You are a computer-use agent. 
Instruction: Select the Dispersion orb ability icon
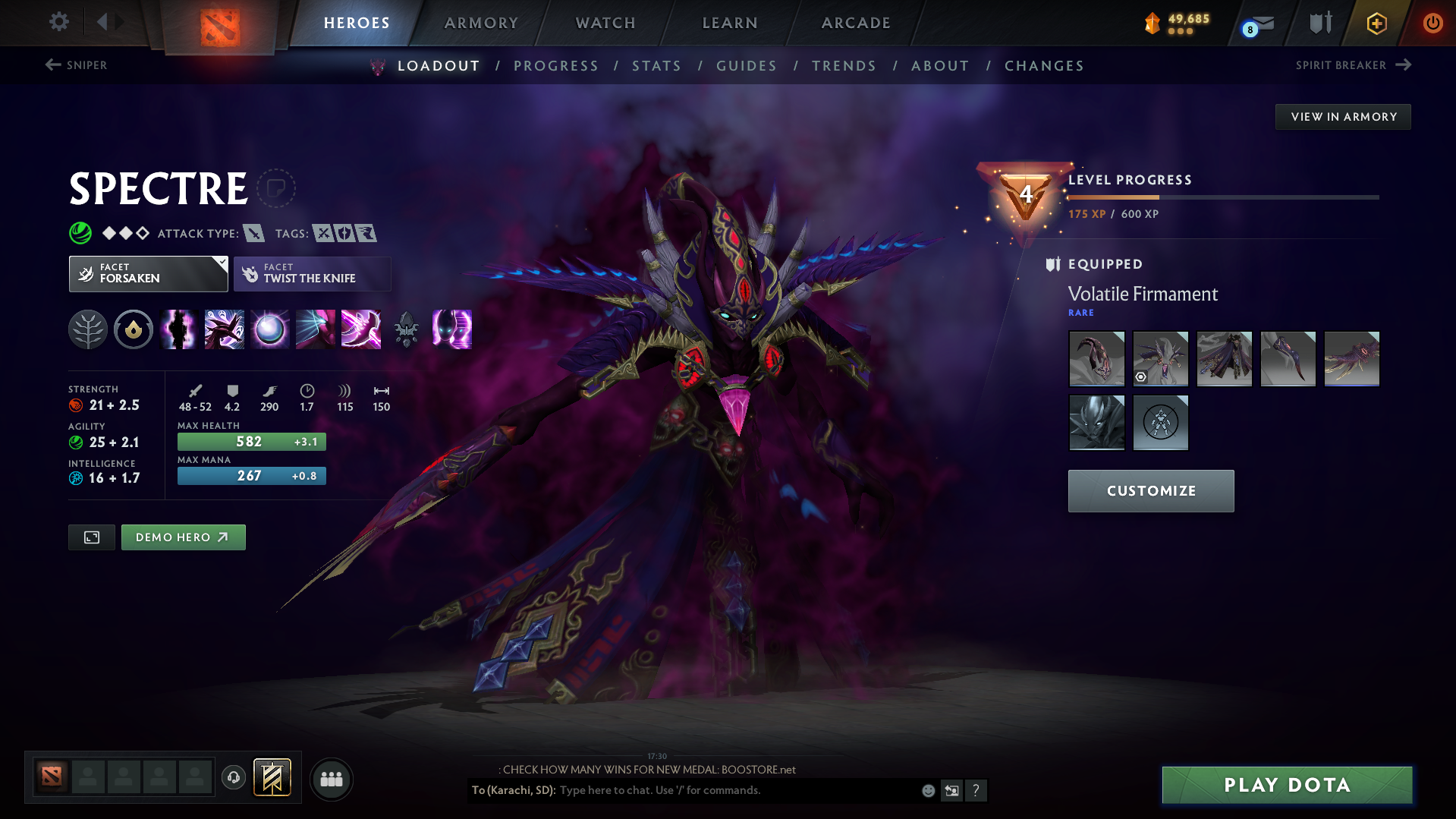pos(269,329)
